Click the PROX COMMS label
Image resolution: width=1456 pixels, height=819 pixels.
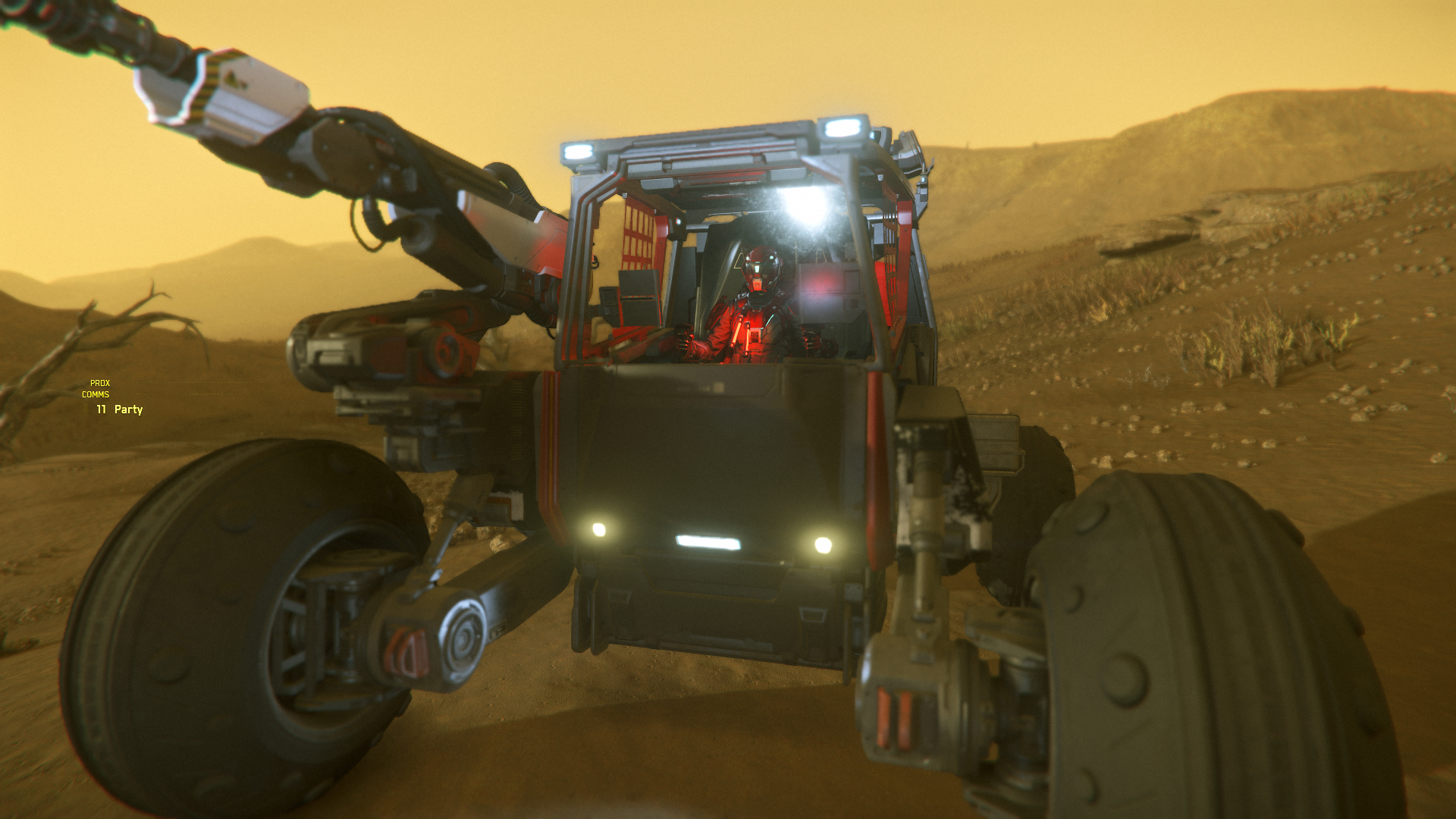coord(96,389)
